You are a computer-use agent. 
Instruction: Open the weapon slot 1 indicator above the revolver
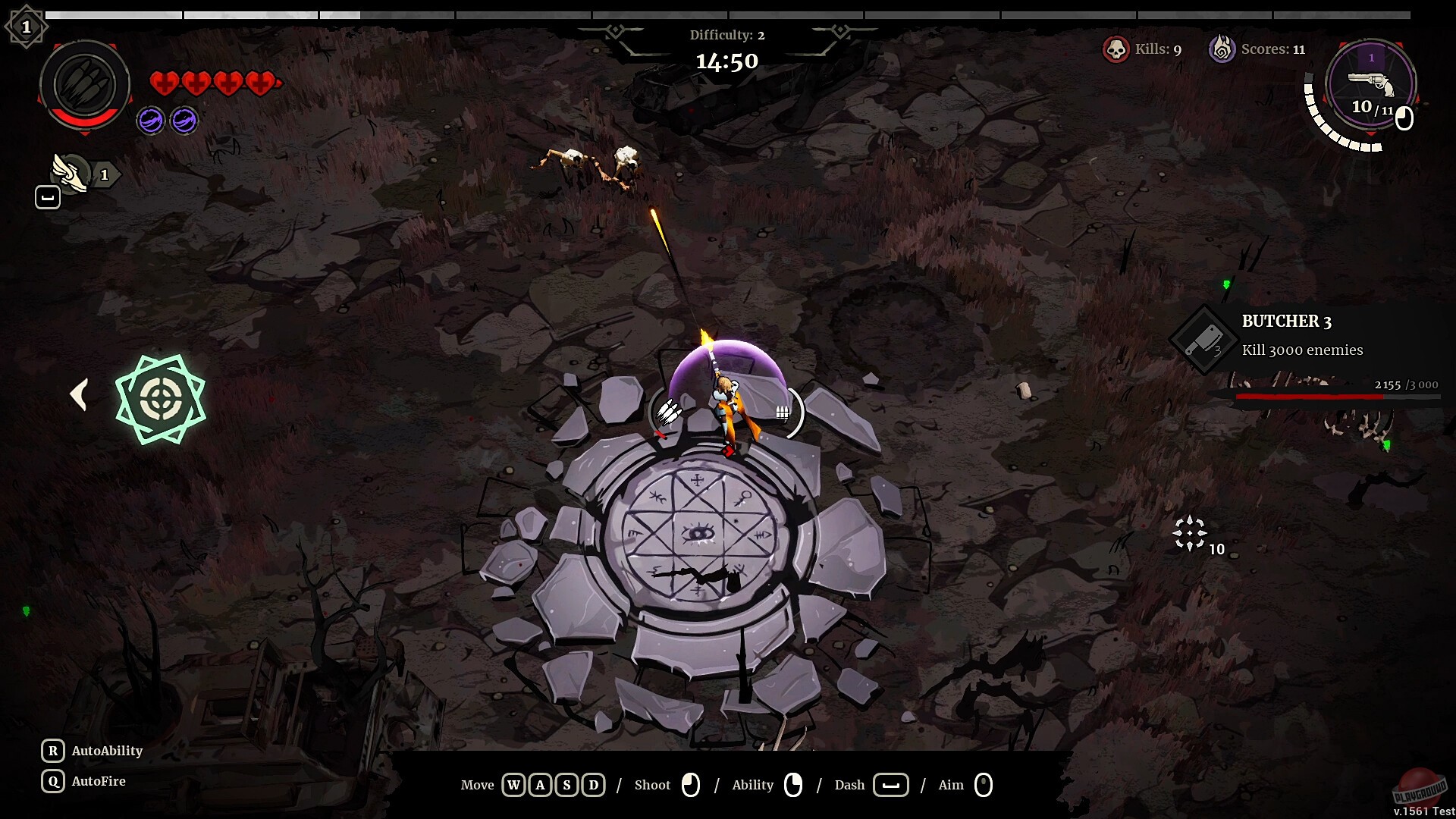[x=1370, y=56]
